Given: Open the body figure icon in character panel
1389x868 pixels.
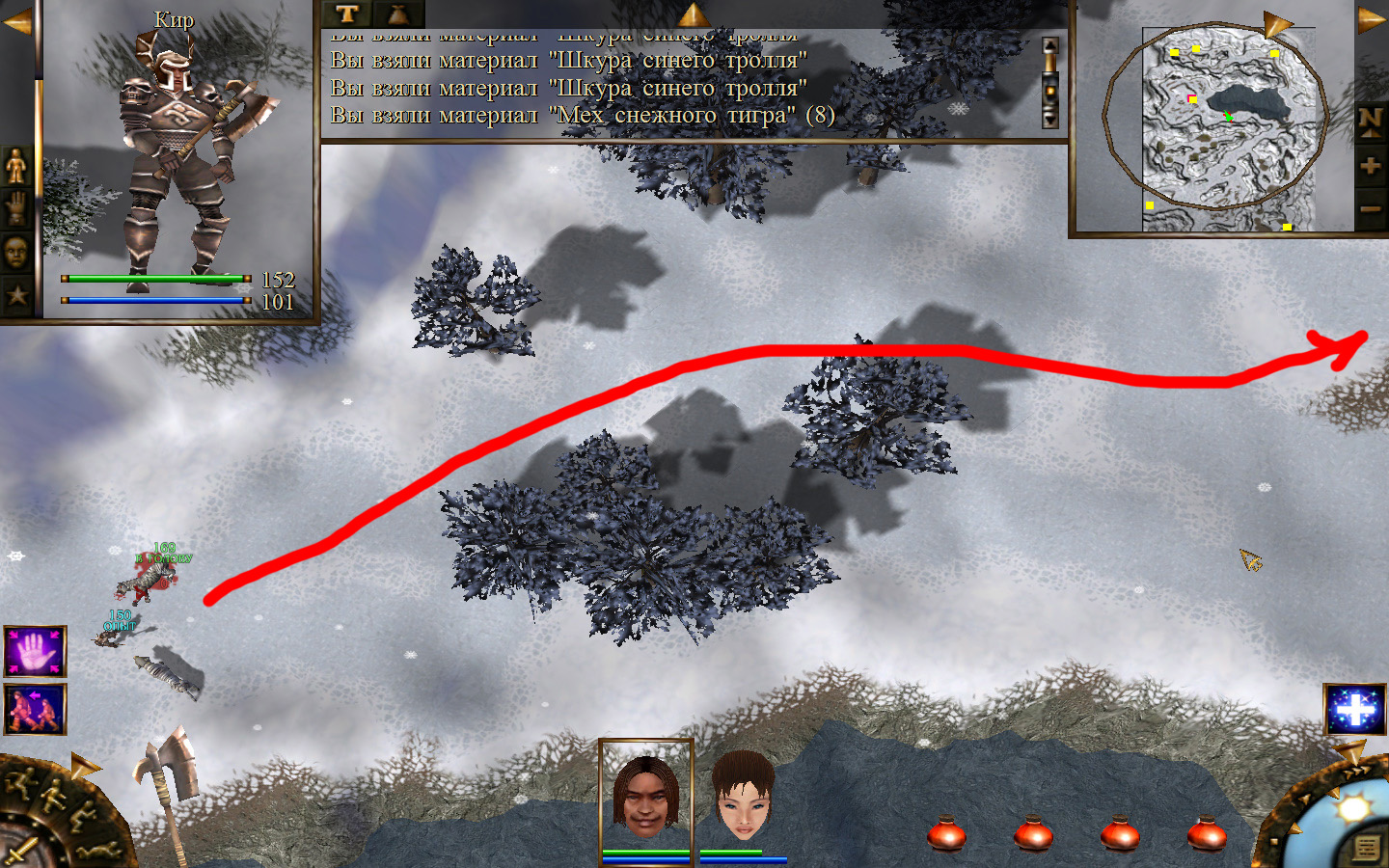Looking at the screenshot, I should pyautogui.click(x=16, y=167).
